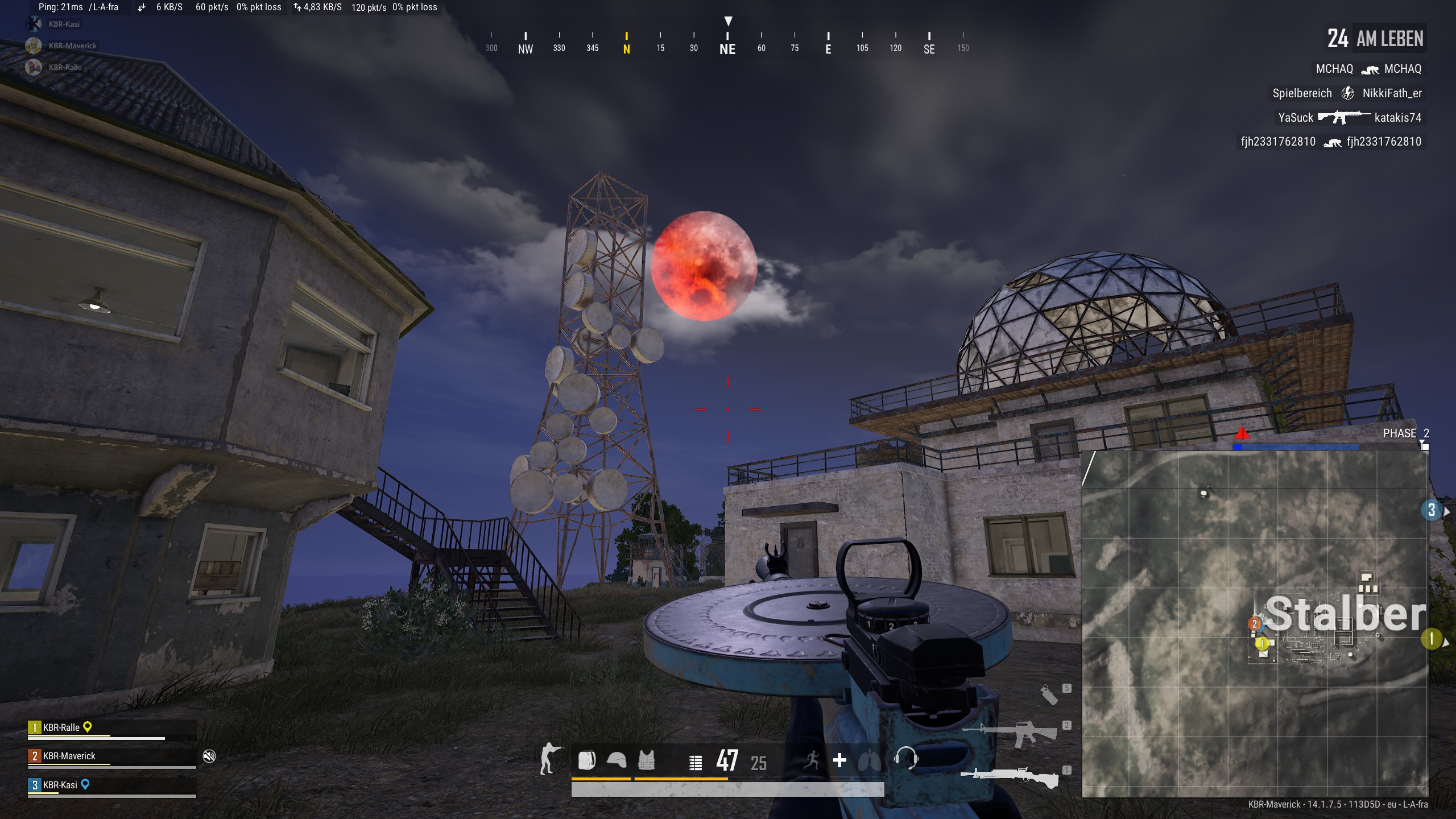Click KBR-Ralle's teammate row
Viewport: 1456px width, 819px height.
112,729
